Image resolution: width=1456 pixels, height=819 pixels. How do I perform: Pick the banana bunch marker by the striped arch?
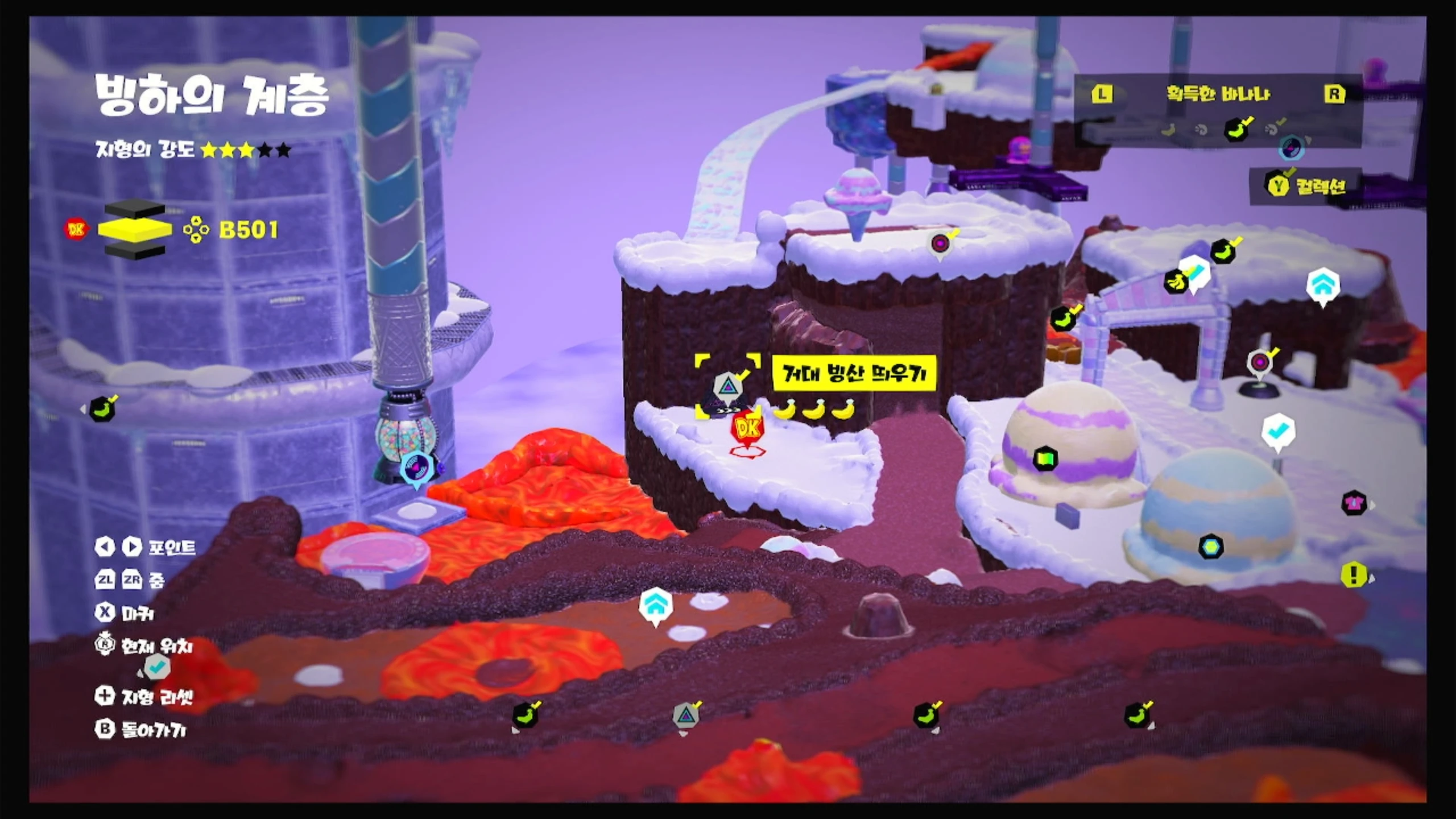click(x=1175, y=281)
